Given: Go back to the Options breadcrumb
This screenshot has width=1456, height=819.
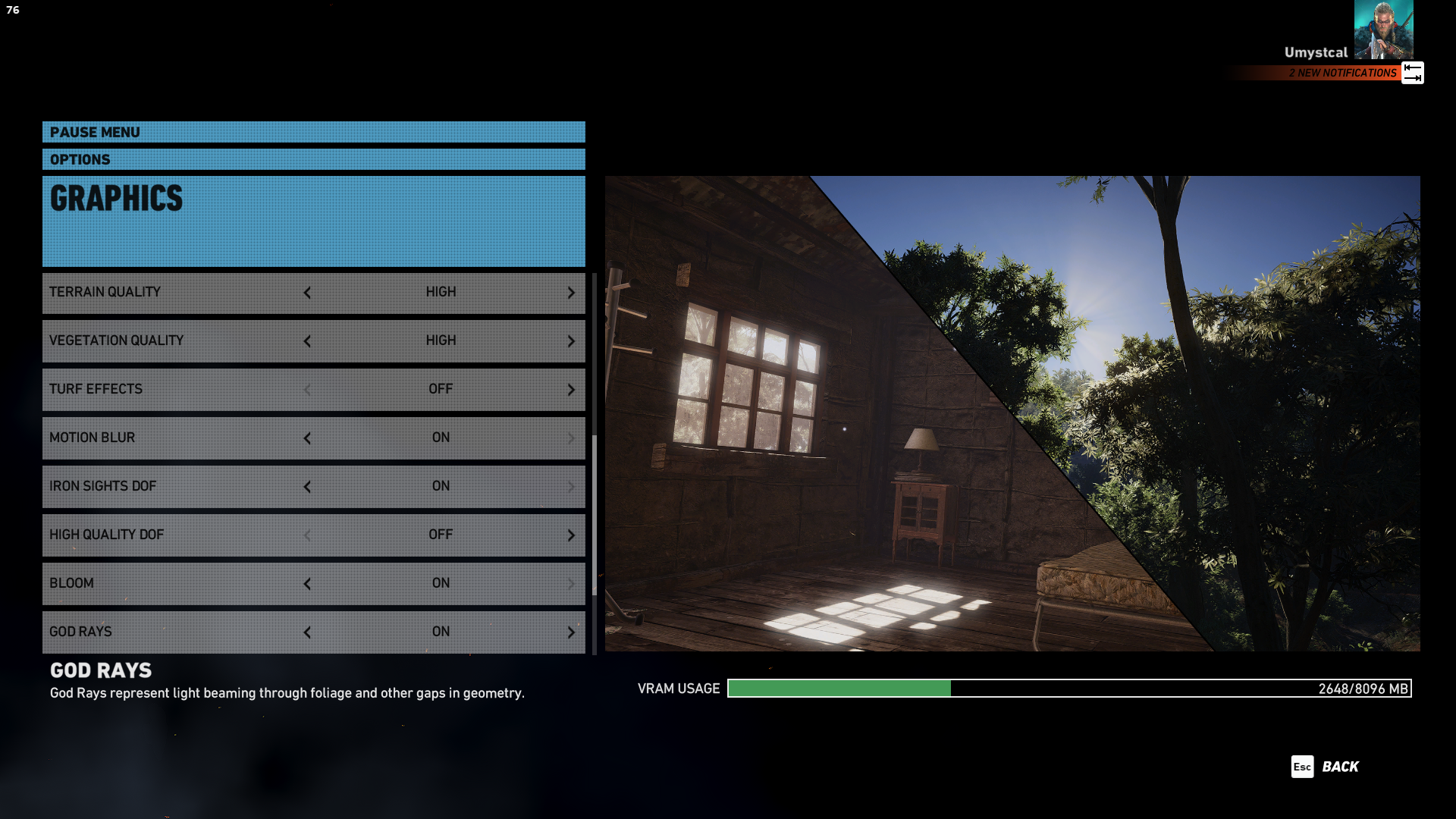Looking at the screenshot, I should point(80,159).
